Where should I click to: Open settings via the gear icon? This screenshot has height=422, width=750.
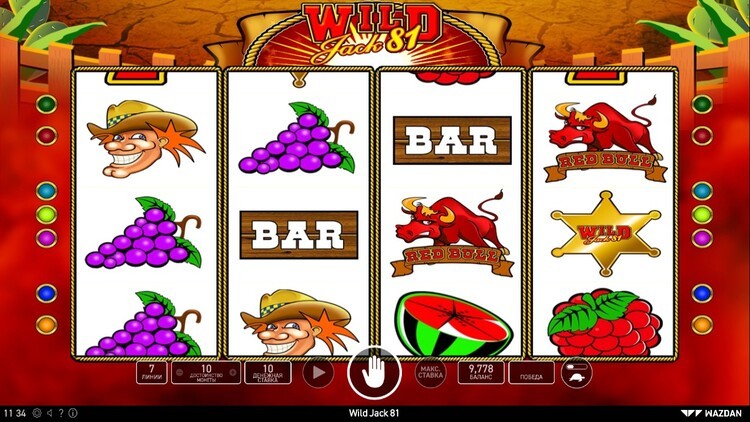(x=36, y=412)
